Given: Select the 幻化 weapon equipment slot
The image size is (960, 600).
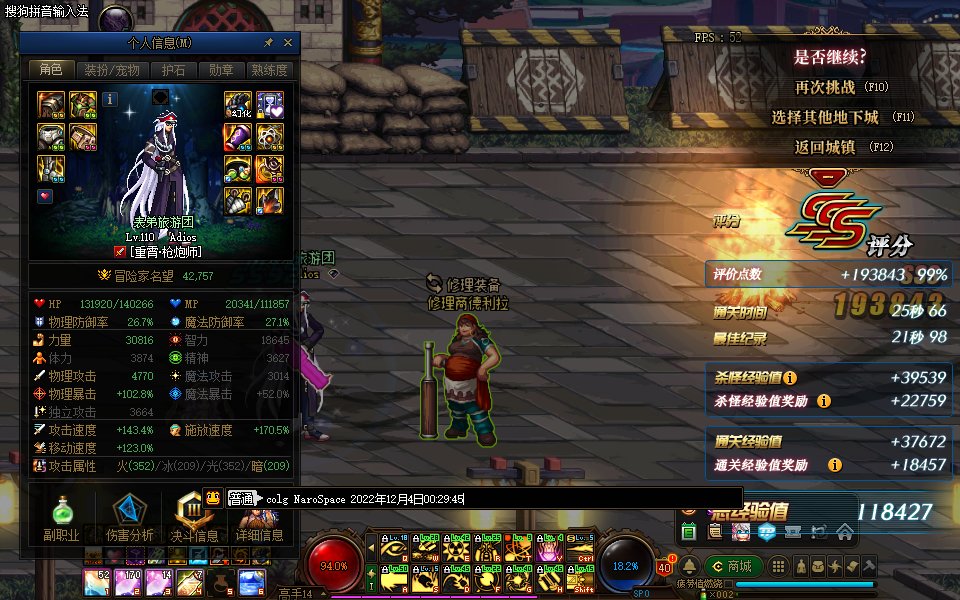Looking at the screenshot, I should pyautogui.click(x=238, y=103).
